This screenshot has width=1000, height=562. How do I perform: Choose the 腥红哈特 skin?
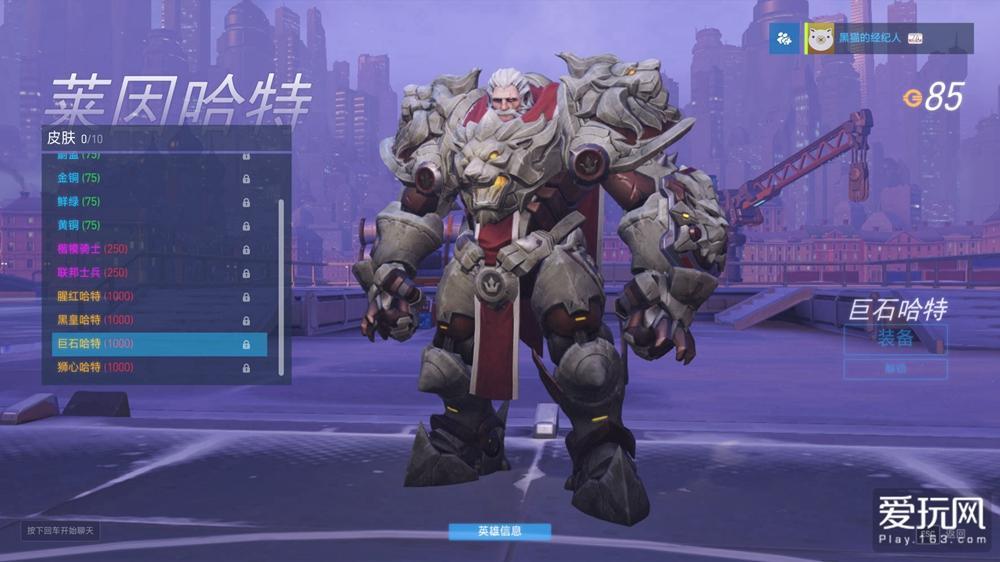click(150, 296)
